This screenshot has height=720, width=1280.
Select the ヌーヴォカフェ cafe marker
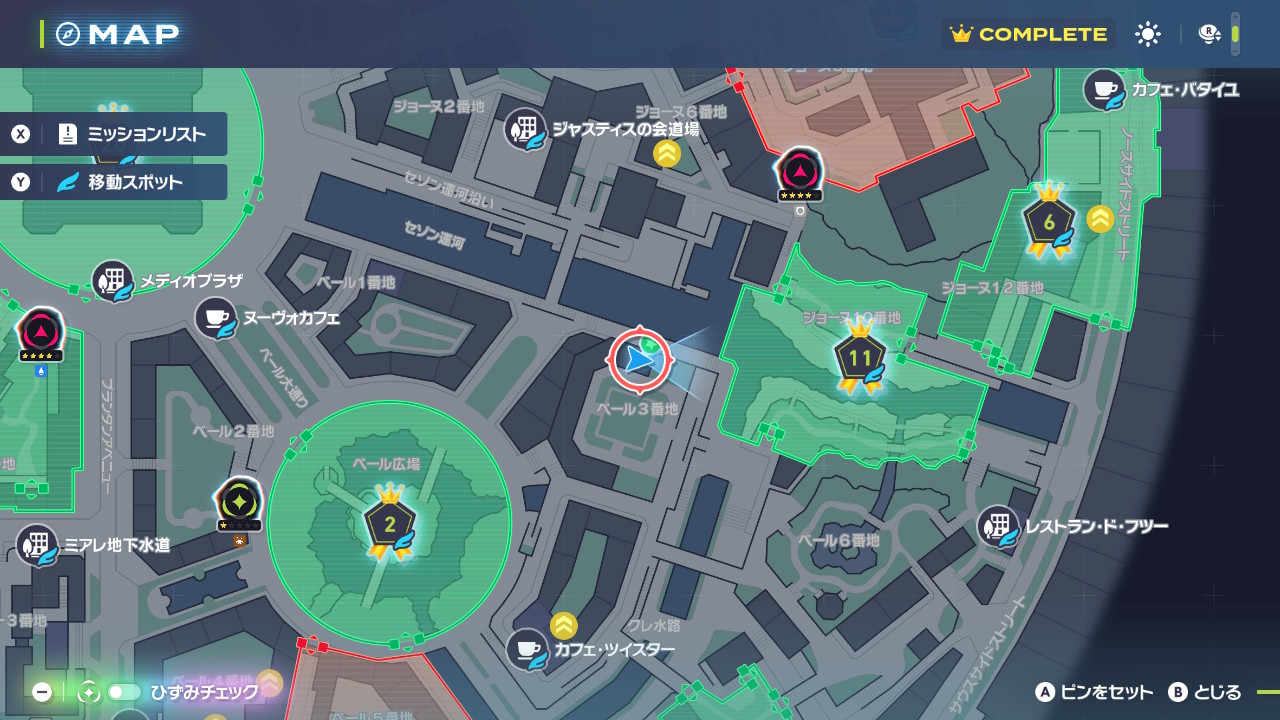216,318
